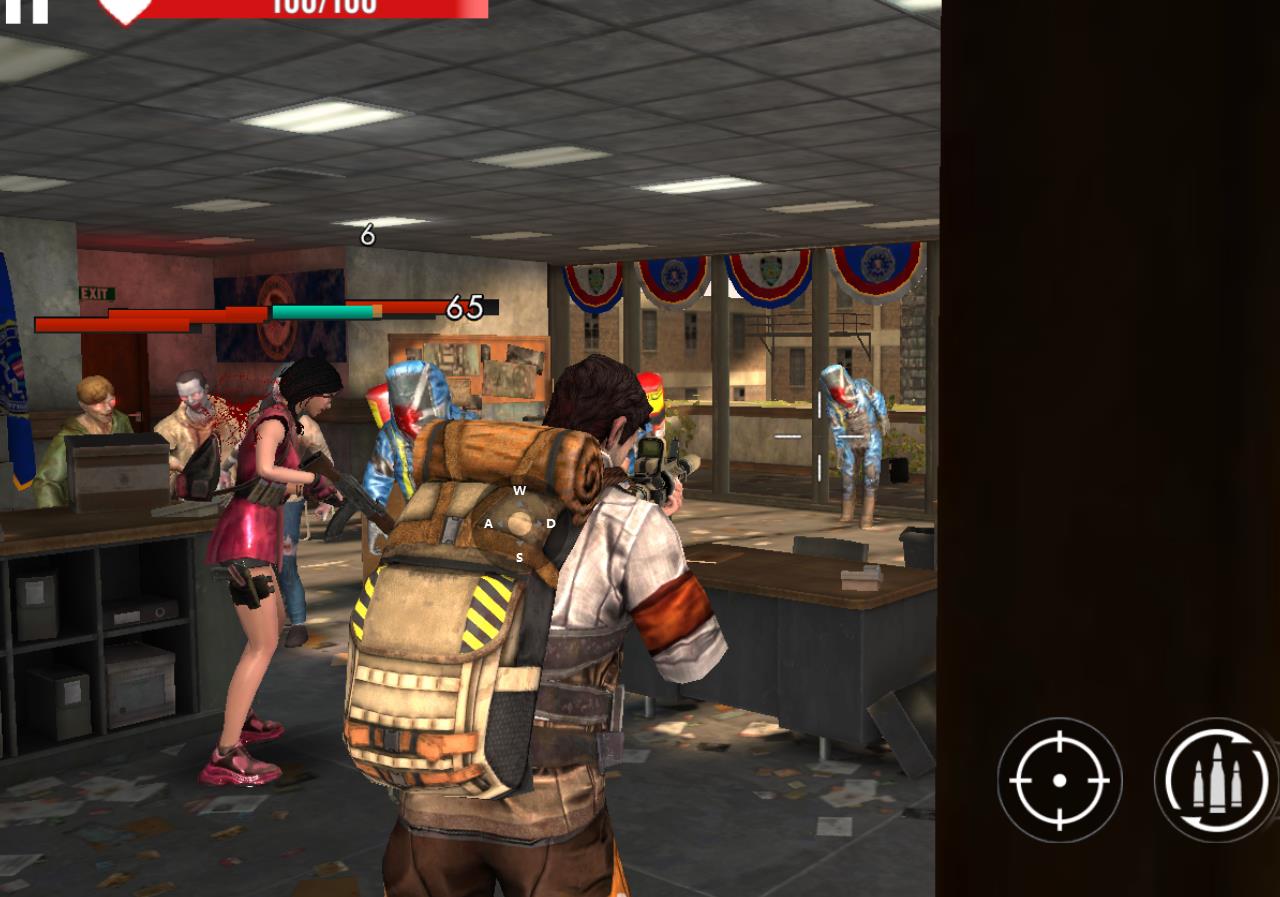
Task: Tap the crosshair aim button
Action: click(1059, 779)
